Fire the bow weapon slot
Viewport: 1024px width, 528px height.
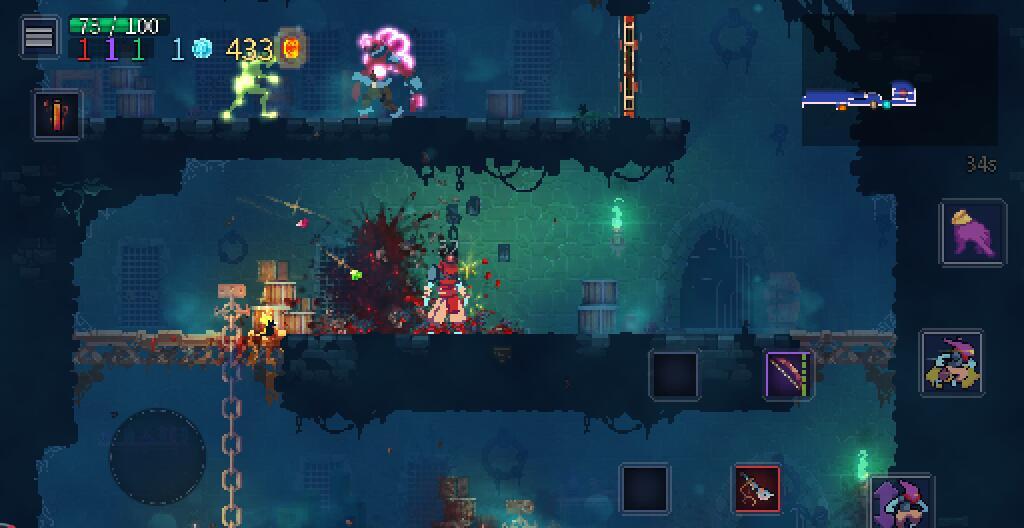(789, 375)
